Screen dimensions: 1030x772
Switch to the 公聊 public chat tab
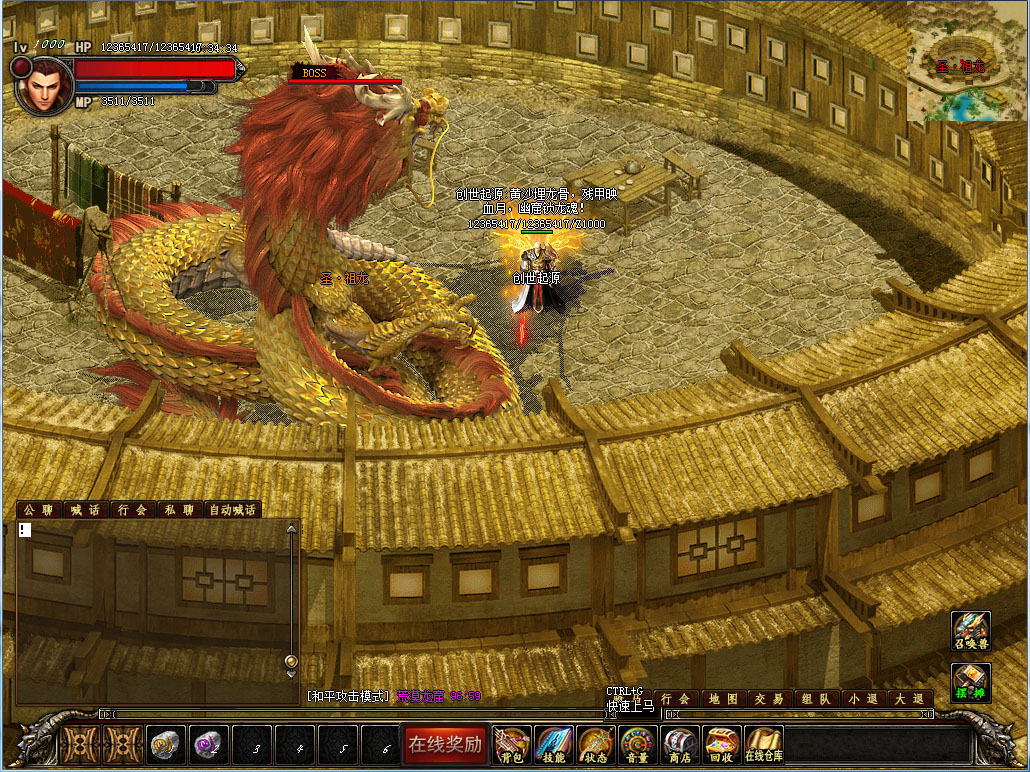(x=39, y=510)
